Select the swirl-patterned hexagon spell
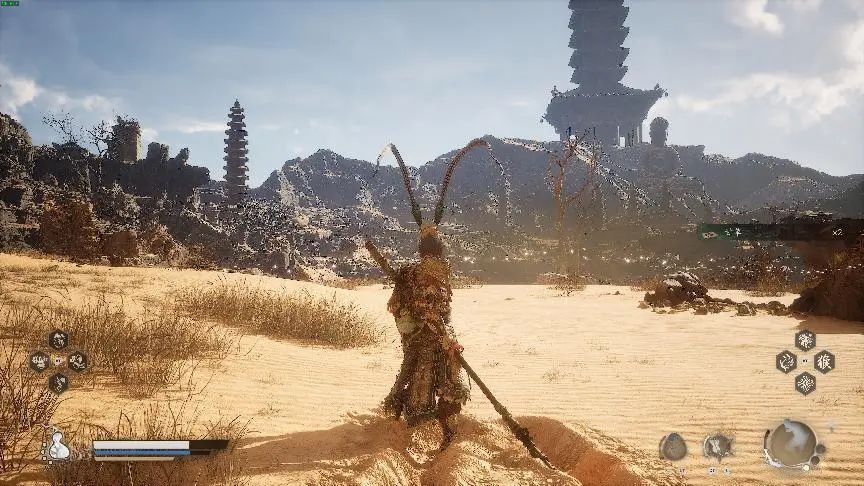The width and height of the screenshot is (864, 486). (x=787, y=361)
